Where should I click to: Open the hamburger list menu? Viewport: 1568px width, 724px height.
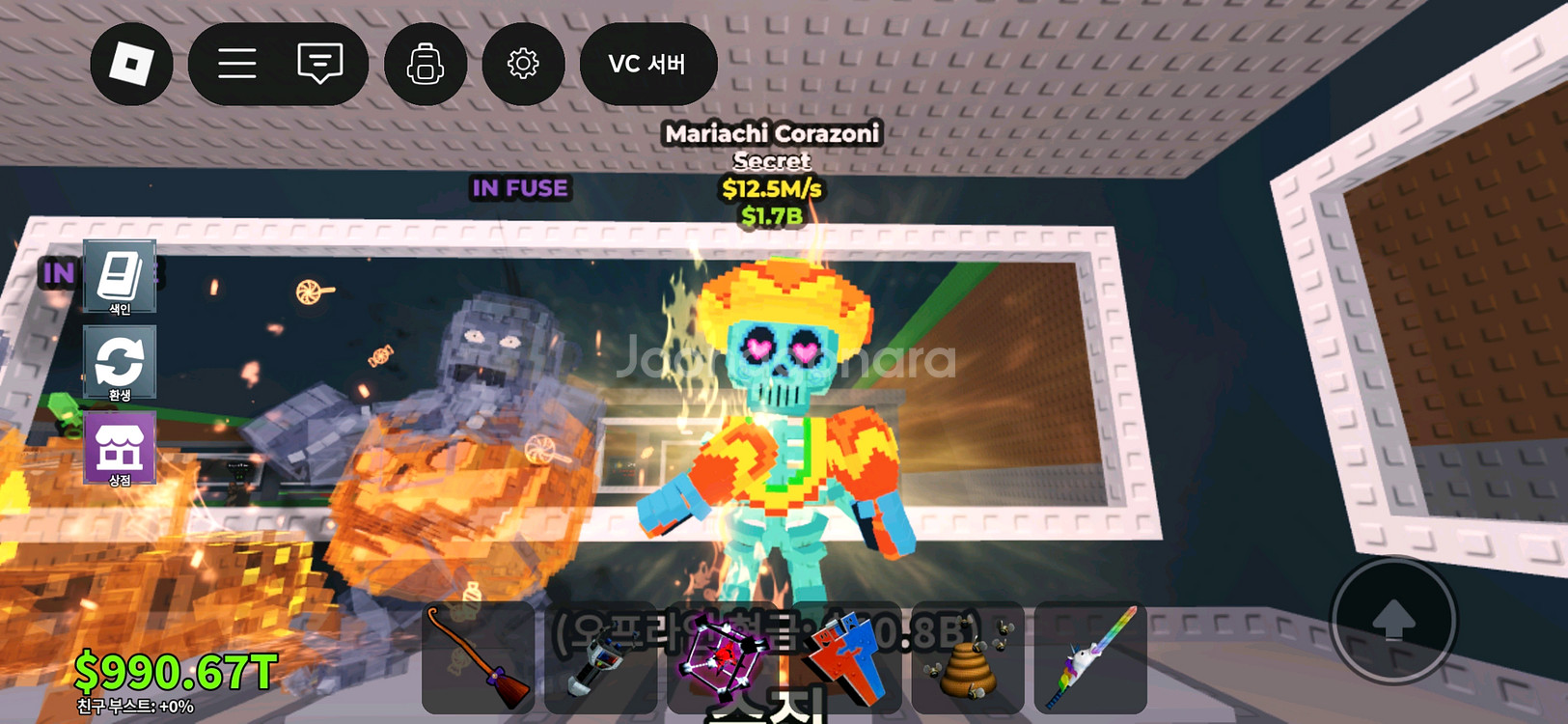click(x=236, y=64)
